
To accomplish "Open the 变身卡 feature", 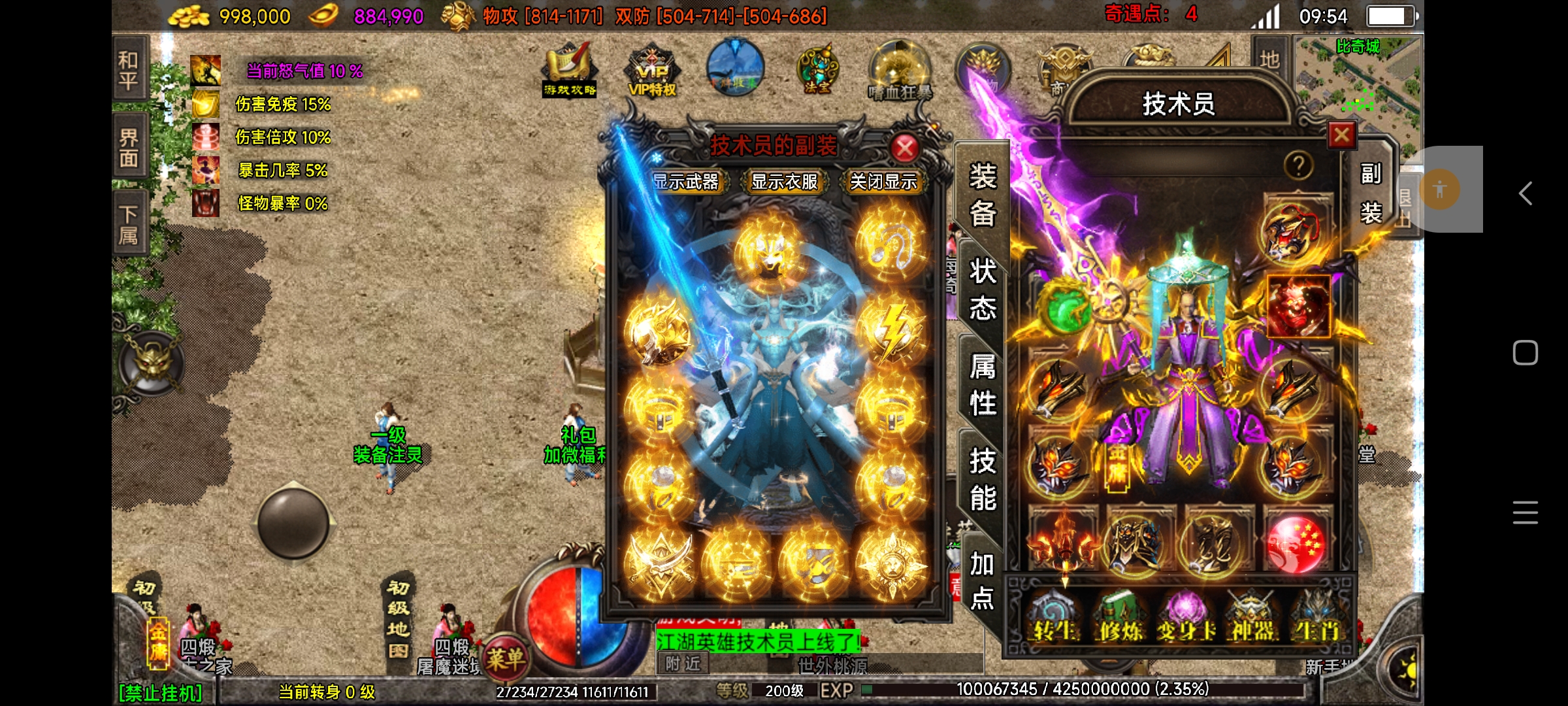I will tap(1186, 619).
